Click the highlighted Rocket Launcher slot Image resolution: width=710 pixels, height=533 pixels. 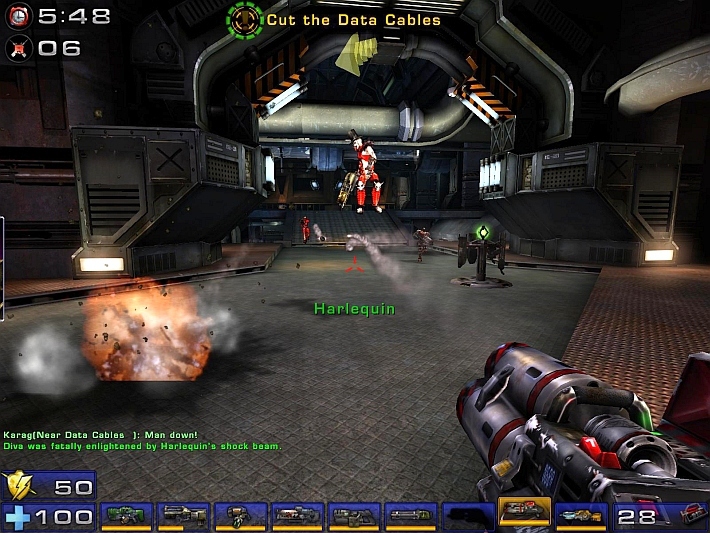pyautogui.click(x=525, y=512)
